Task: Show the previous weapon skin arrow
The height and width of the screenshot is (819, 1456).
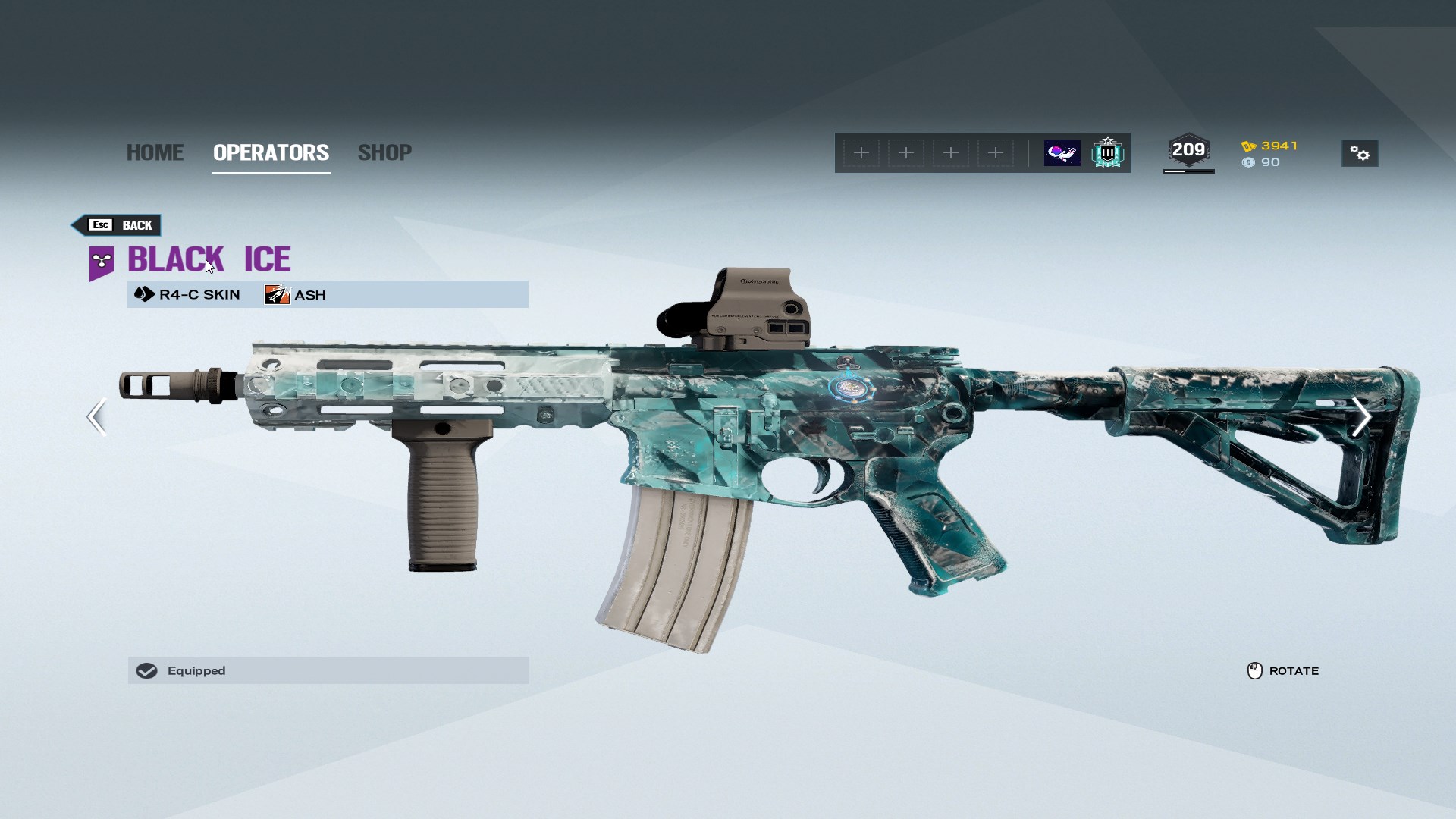Action: point(96,416)
